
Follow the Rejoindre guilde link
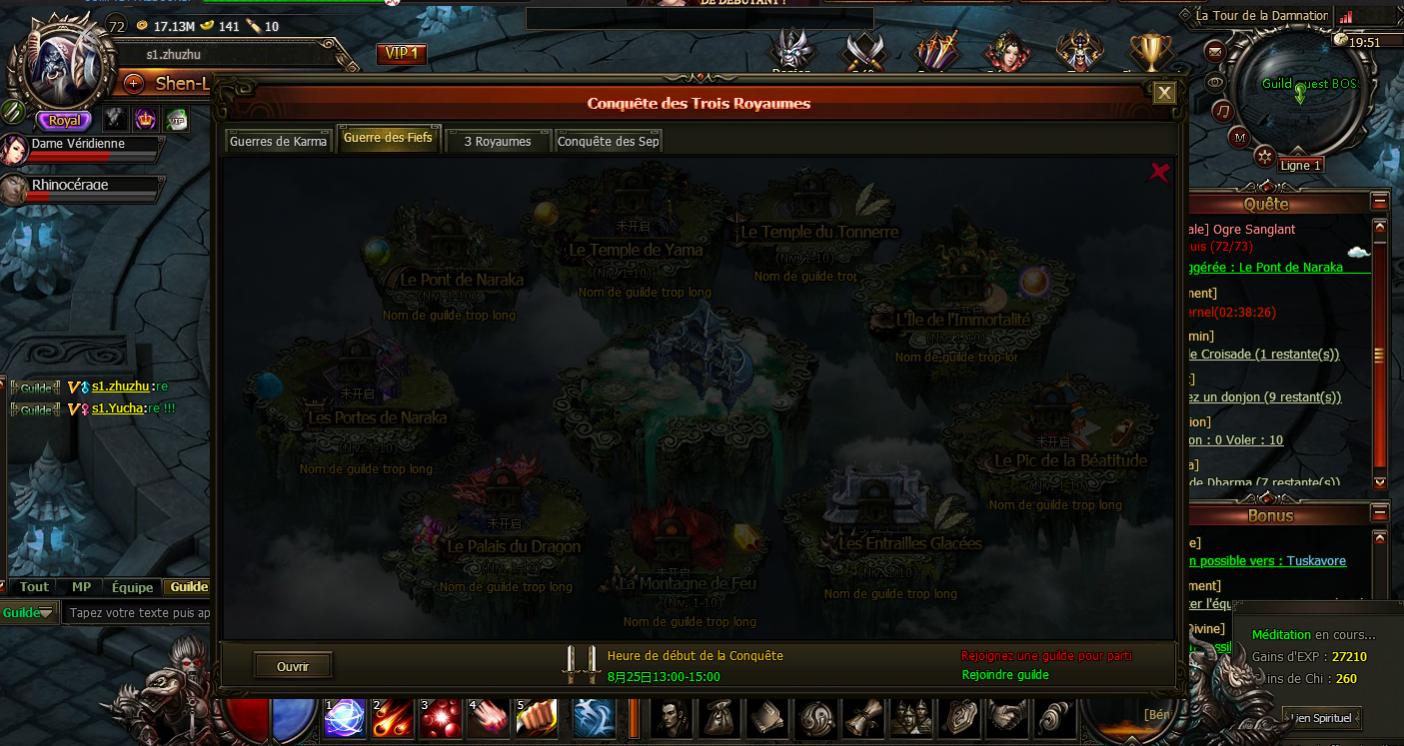(1005, 675)
